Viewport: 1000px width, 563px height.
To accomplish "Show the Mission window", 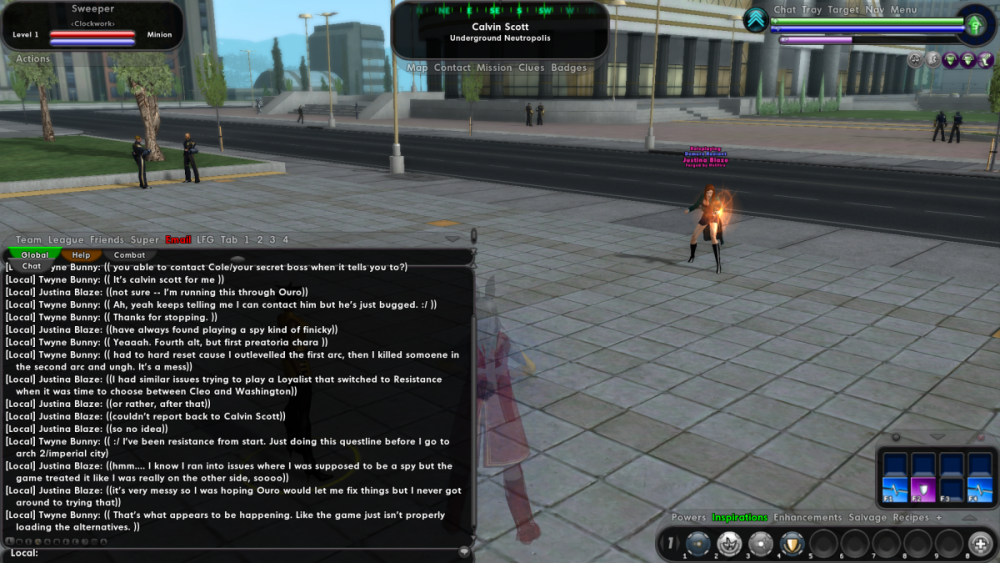I will (494, 68).
